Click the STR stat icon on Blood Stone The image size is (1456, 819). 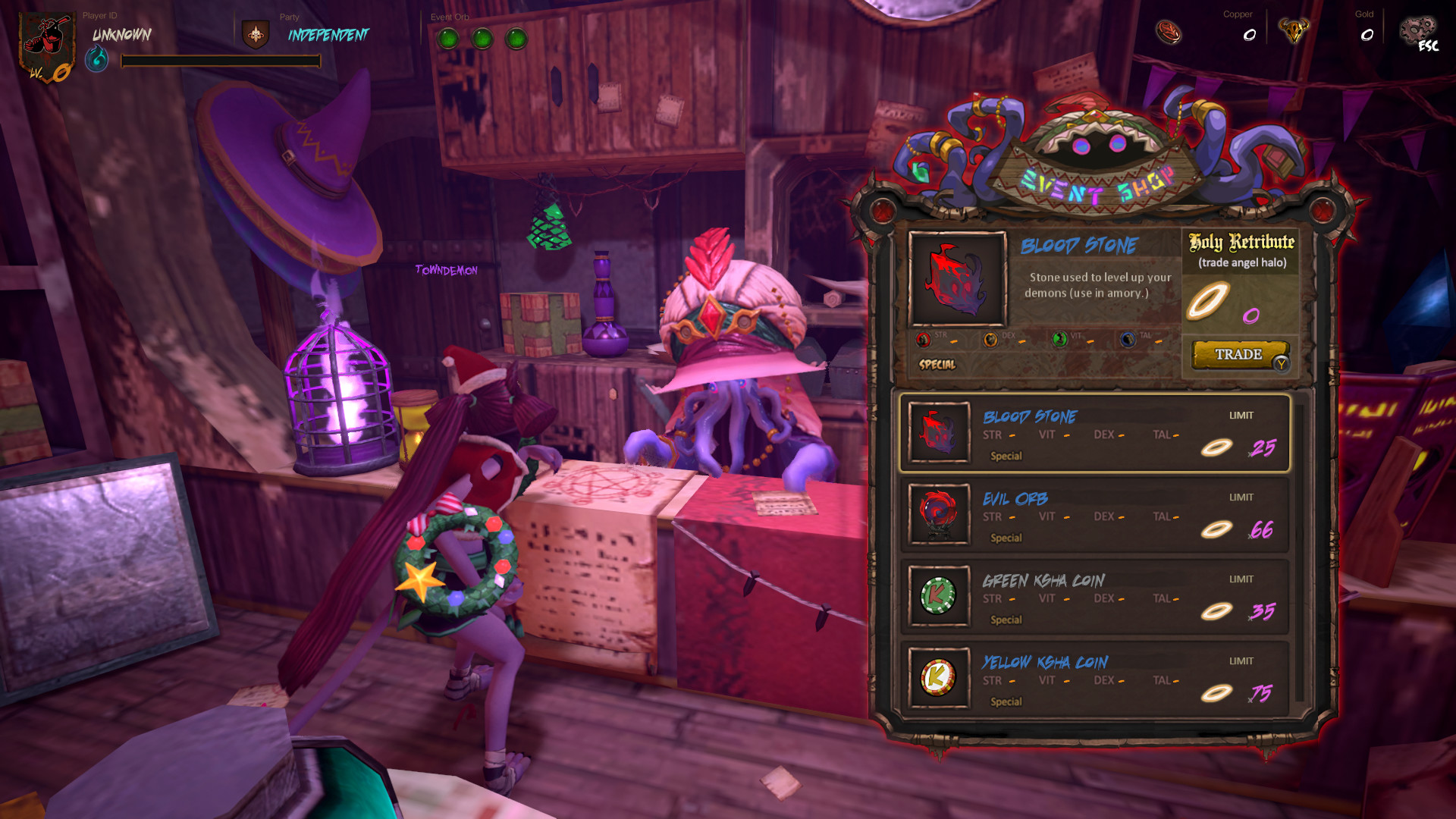(924, 340)
